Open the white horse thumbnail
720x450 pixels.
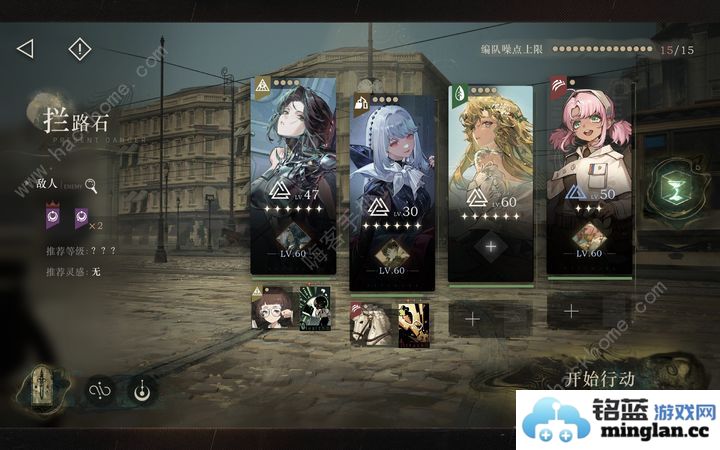pos(371,324)
